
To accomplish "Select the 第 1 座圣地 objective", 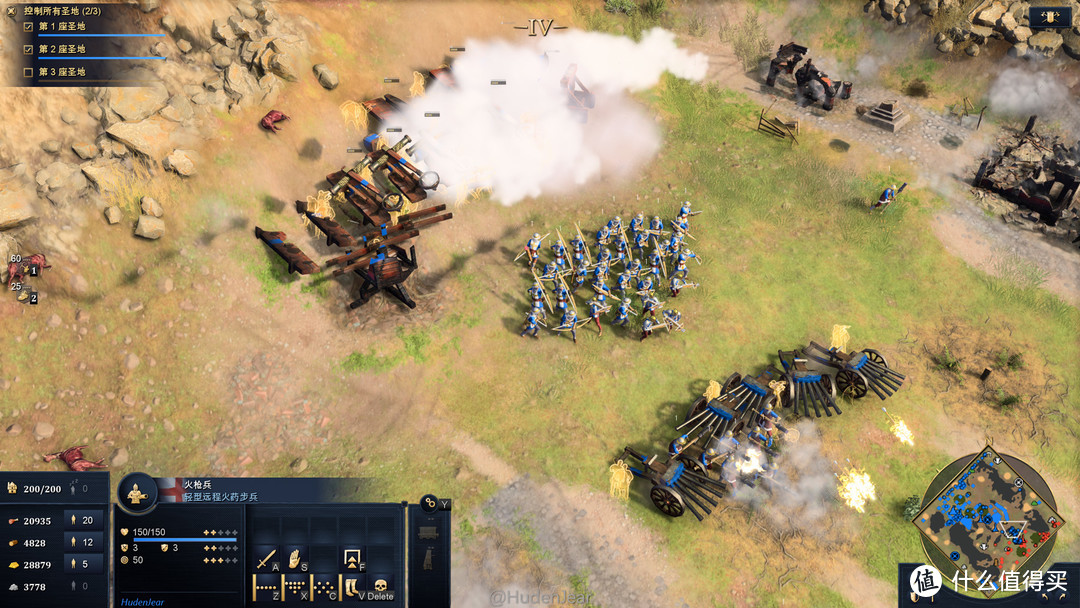I will point(61,27).
